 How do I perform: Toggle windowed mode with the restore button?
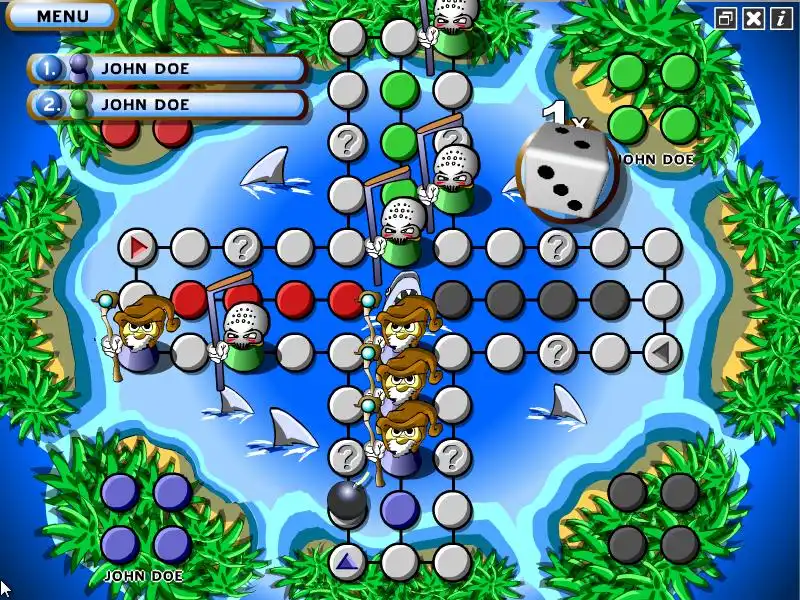tap(726, 18)
